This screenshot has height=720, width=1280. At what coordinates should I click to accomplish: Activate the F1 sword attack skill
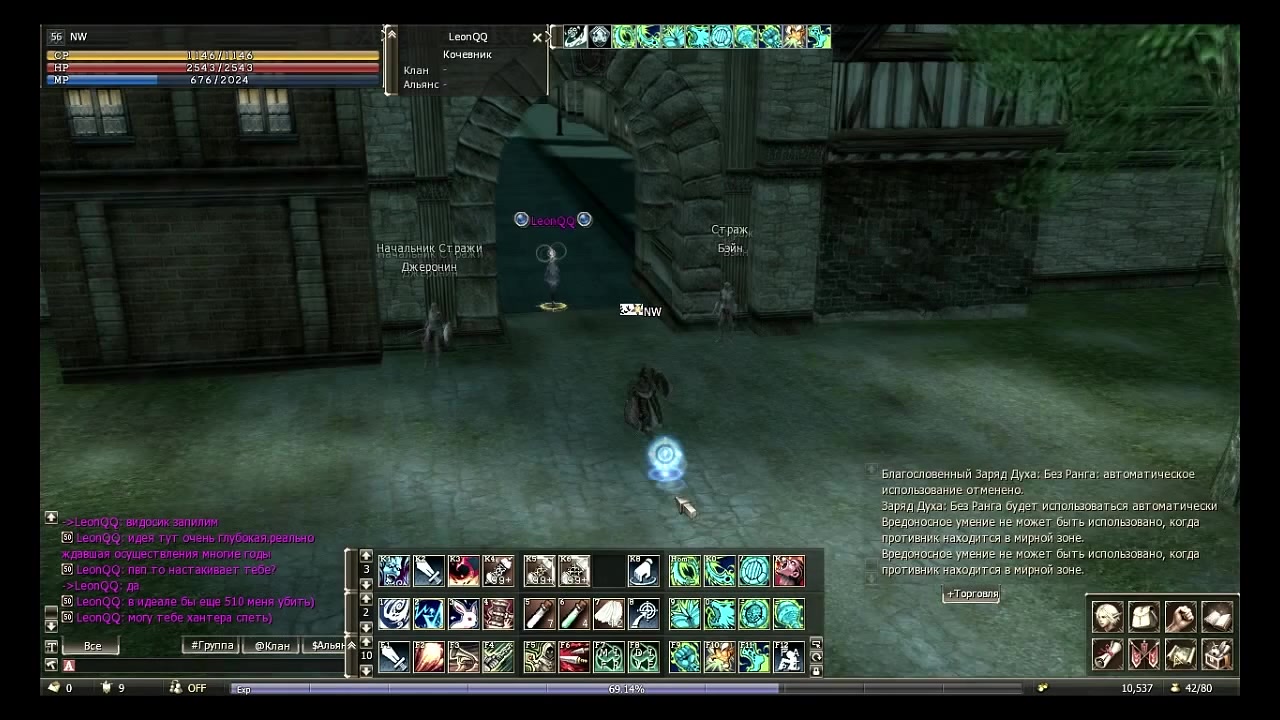click(x=394, y=657)
